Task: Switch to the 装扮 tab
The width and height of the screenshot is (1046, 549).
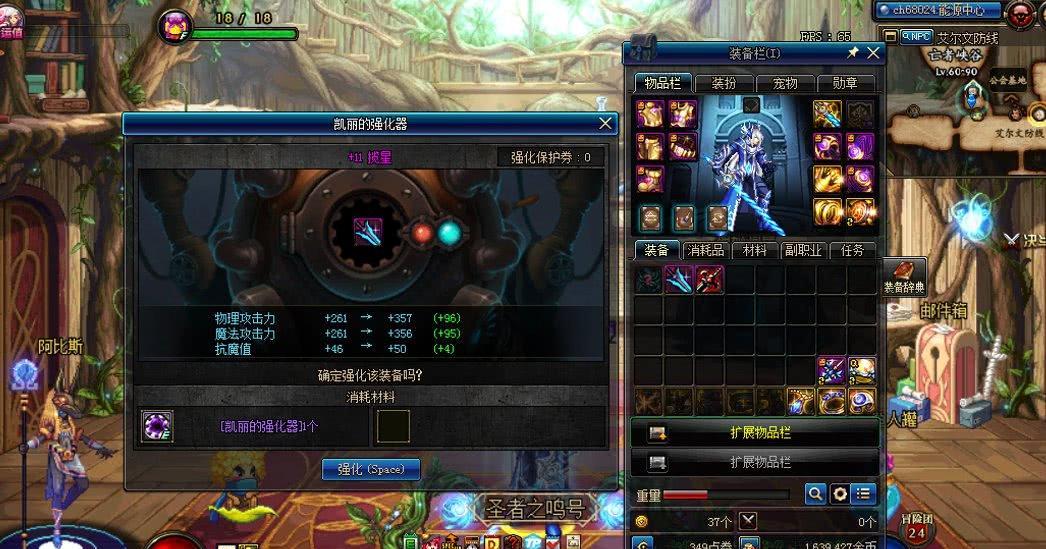Action: pos(724,83)
